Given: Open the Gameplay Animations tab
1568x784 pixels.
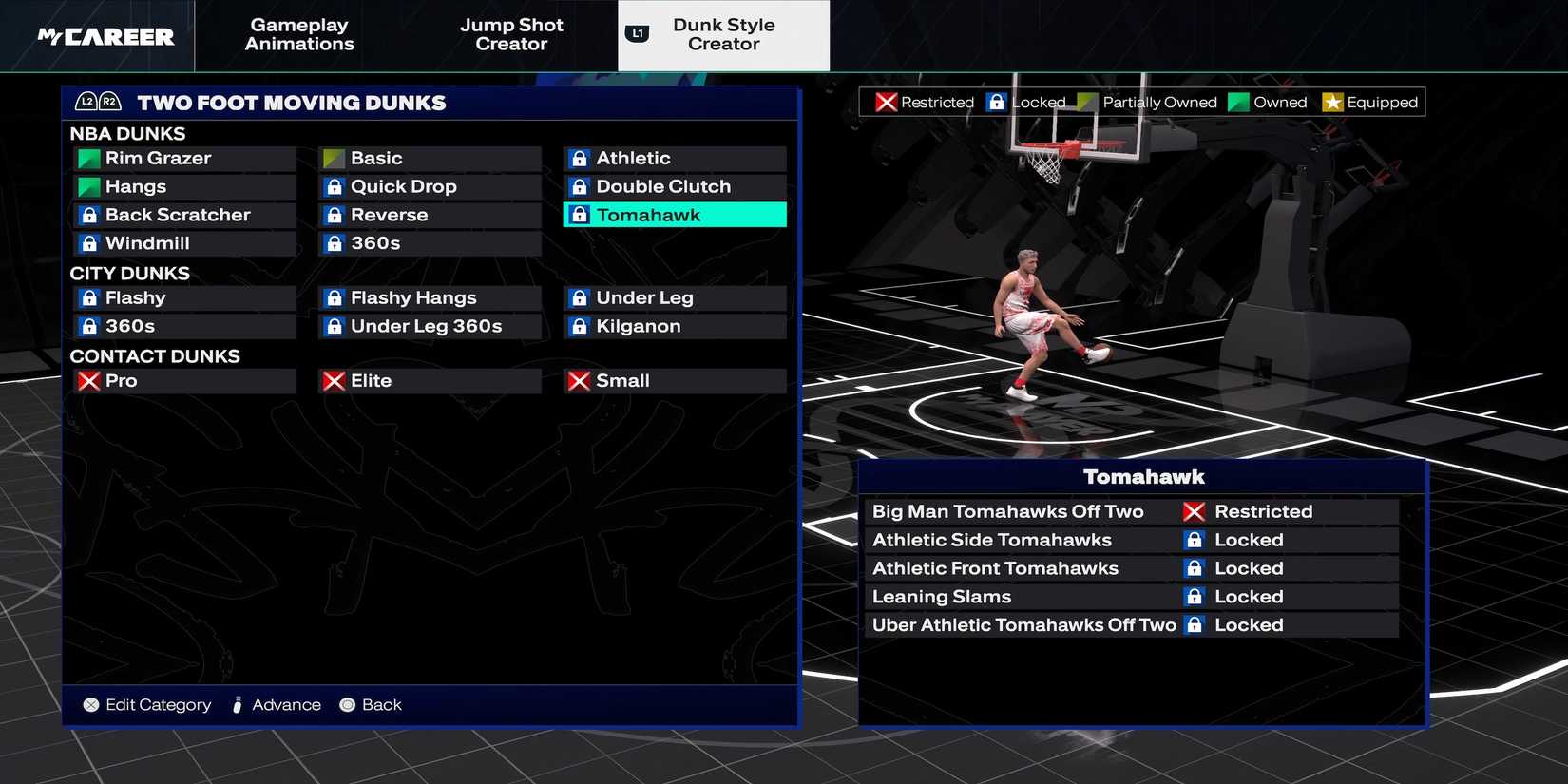Looking at the screenshot, I should coord(298,34).
